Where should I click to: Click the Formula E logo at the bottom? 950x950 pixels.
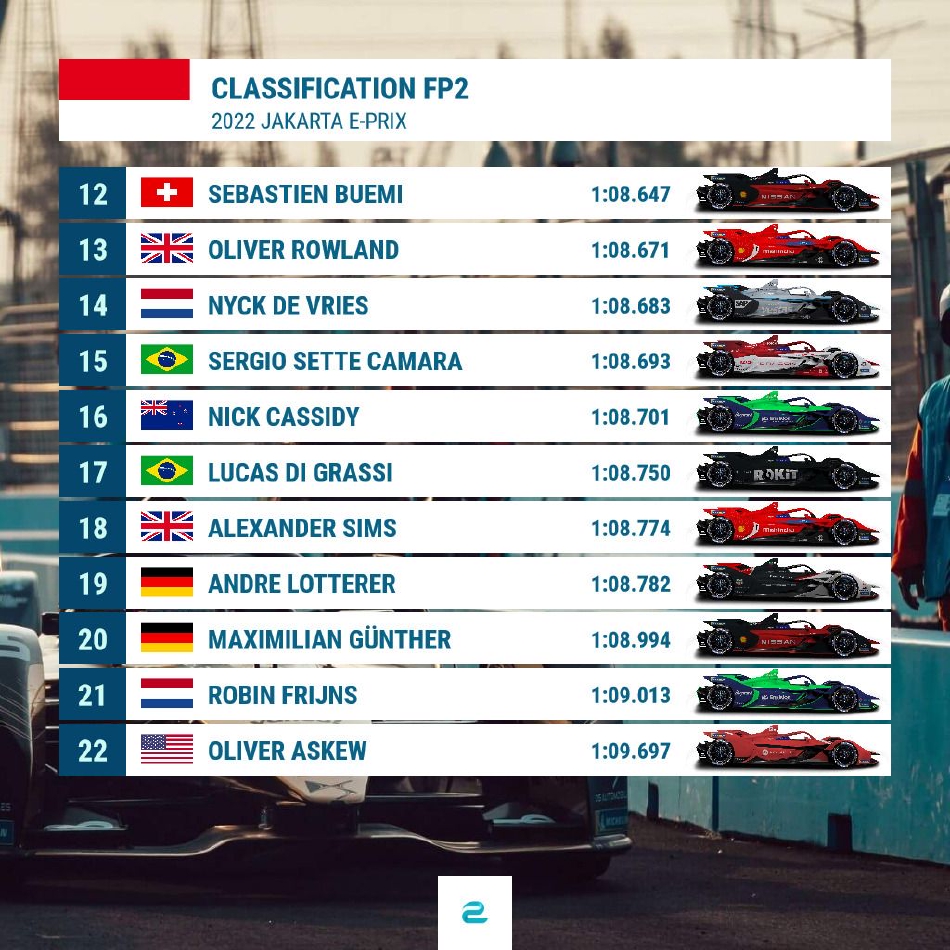pyautogui.click(x=475, y=913)
